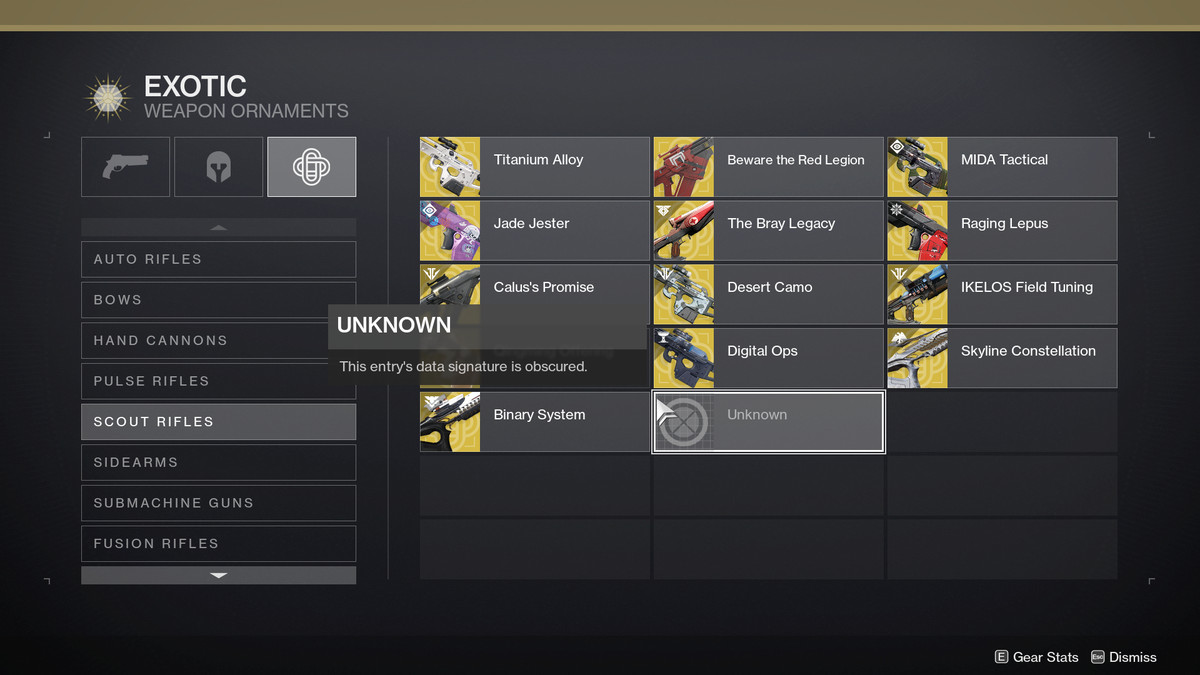This screenshot has width=1200, height=675.
Task: Choose The Bray Legacy ornament
Action: tap(768, 231)
